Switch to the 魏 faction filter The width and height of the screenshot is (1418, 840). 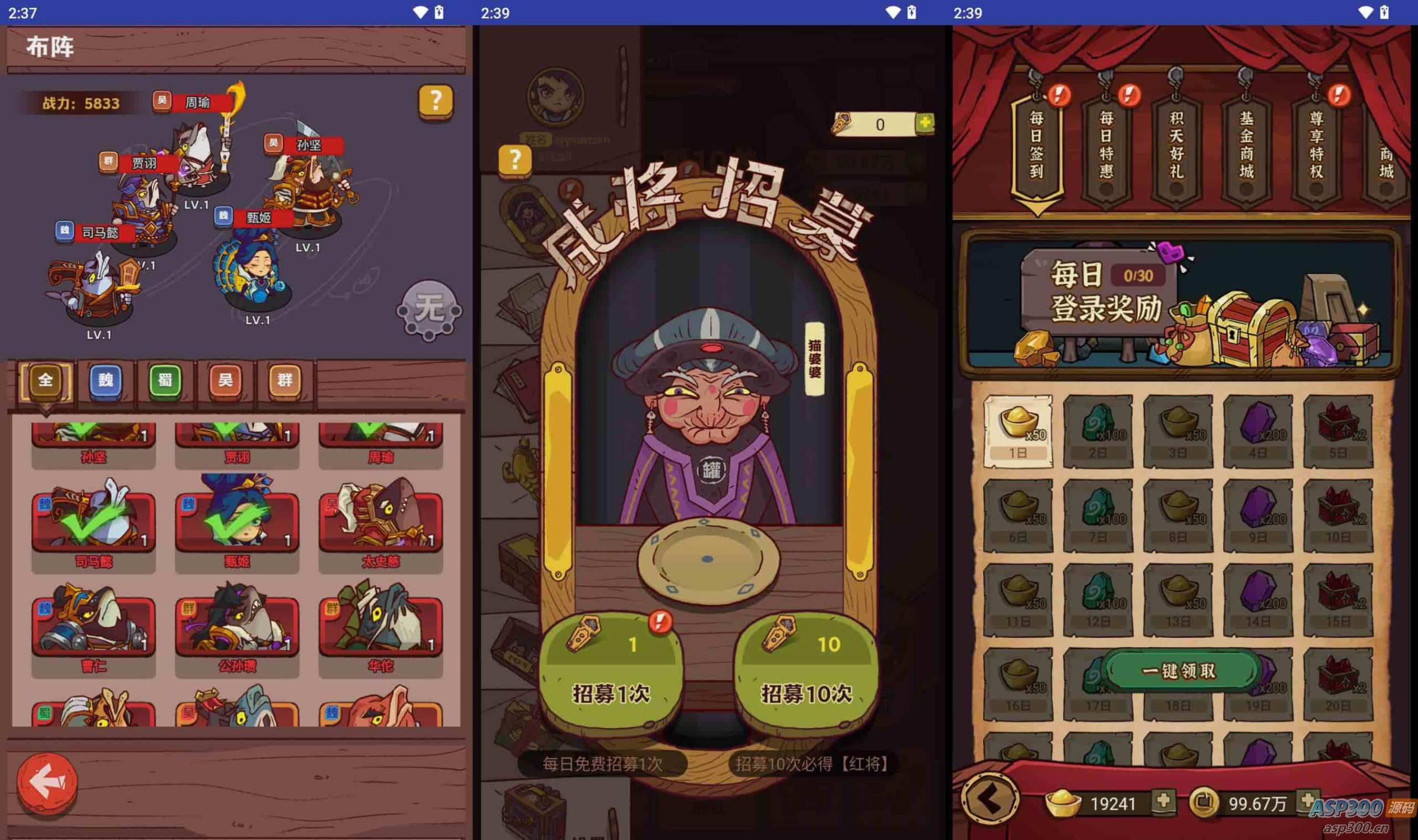tap(106, 380)
